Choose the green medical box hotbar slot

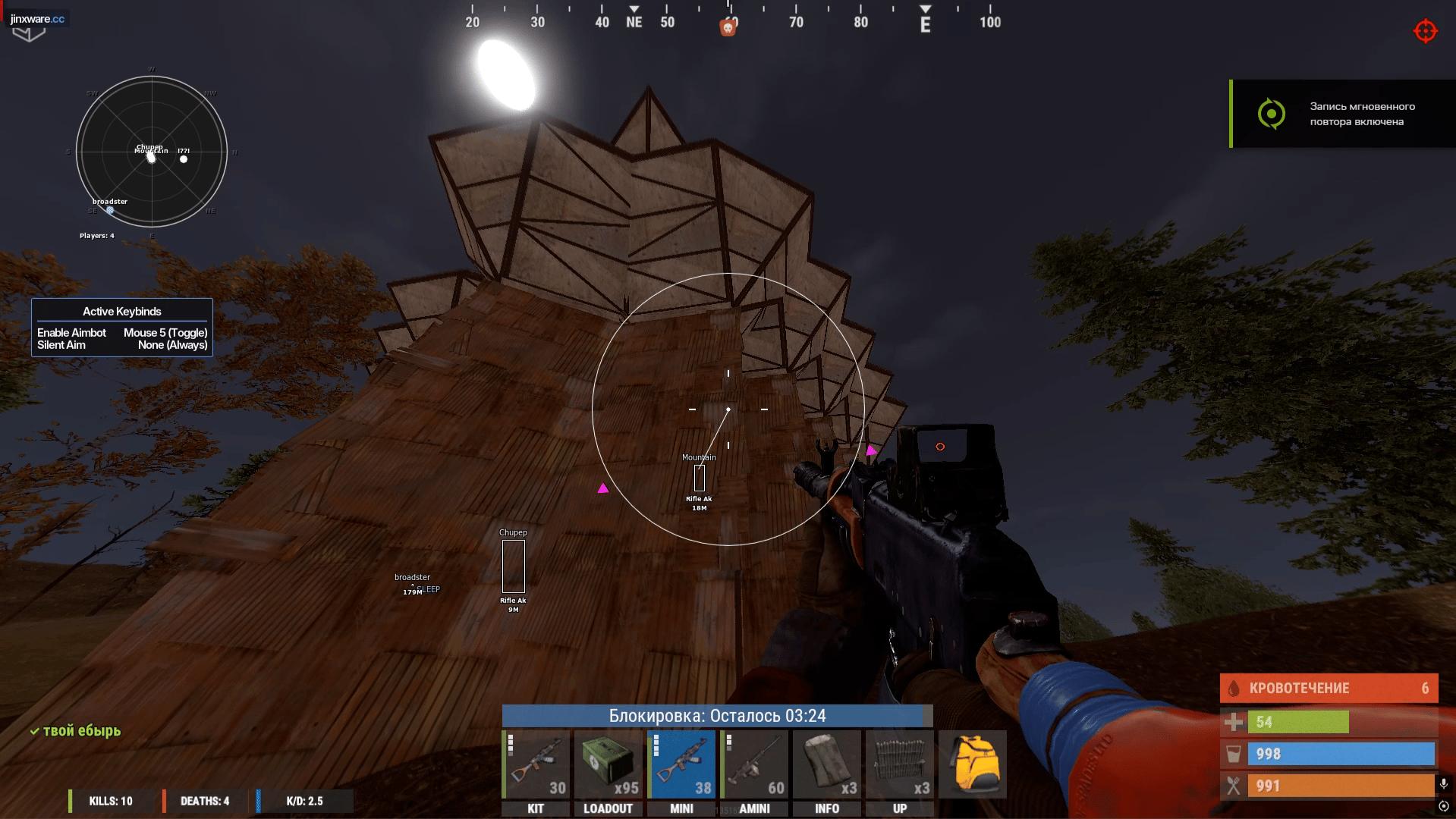click(x=608, y=764)
